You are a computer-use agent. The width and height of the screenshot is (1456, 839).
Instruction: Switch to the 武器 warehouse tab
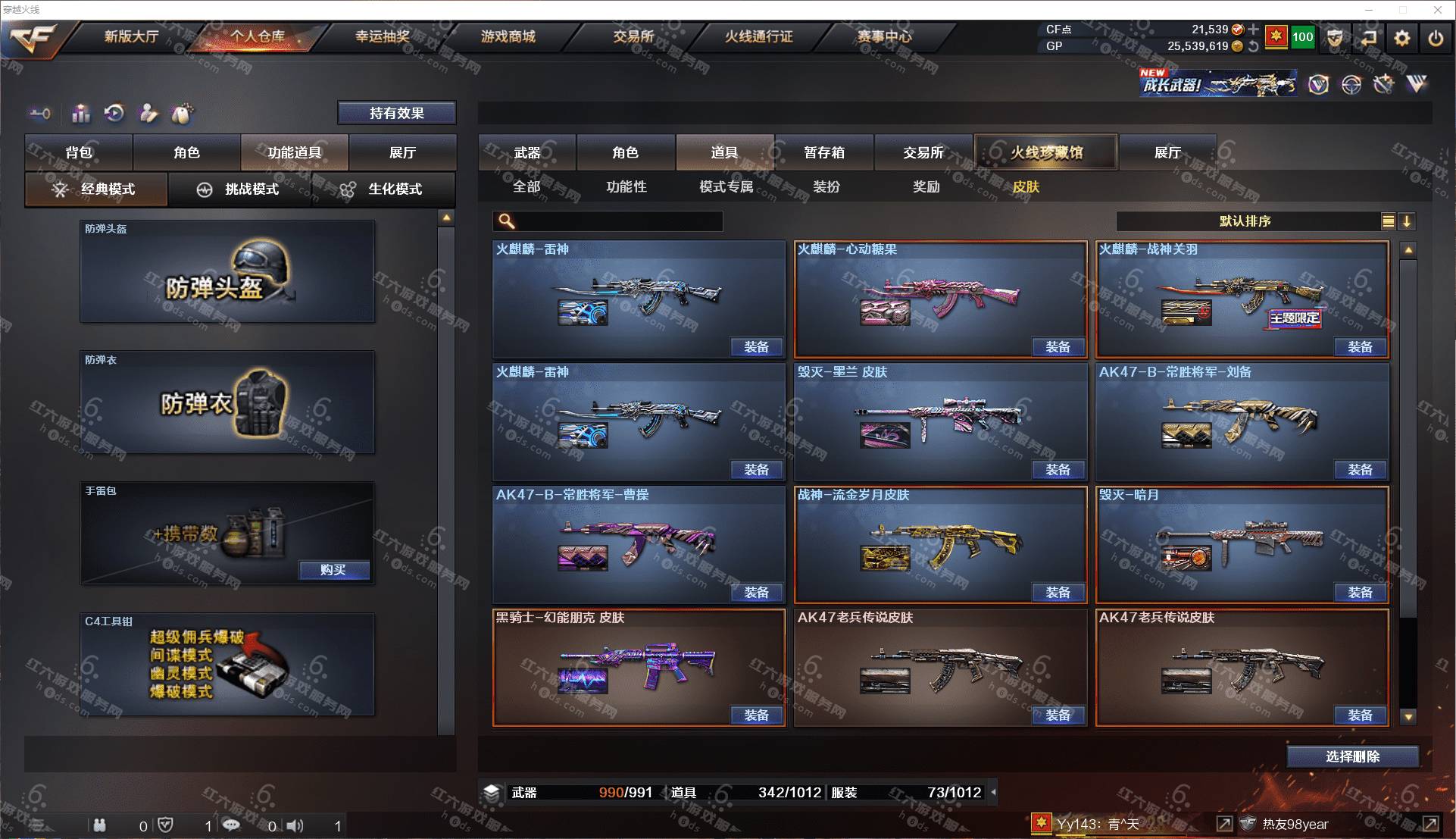click(527, 152)
